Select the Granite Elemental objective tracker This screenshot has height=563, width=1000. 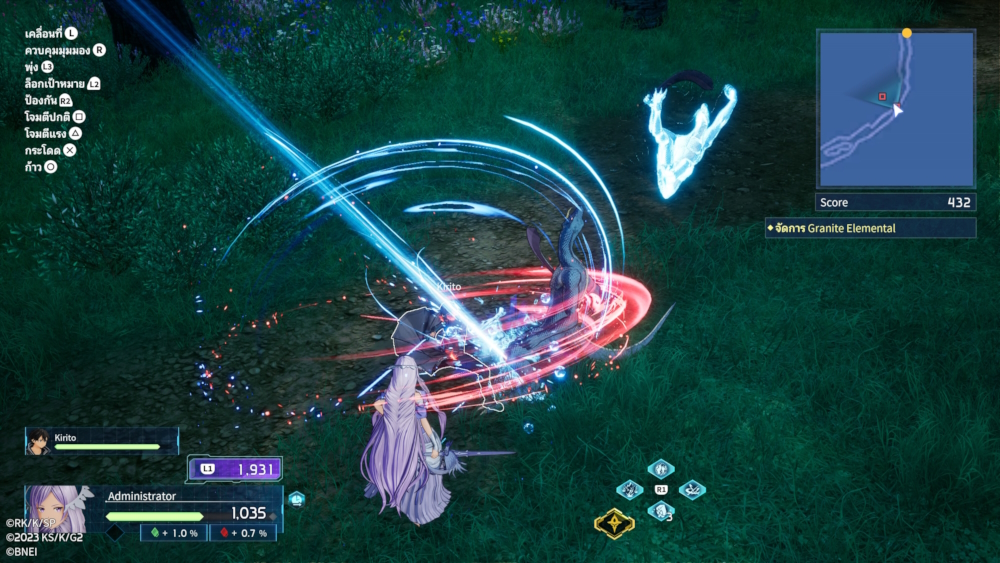[870, 228]
